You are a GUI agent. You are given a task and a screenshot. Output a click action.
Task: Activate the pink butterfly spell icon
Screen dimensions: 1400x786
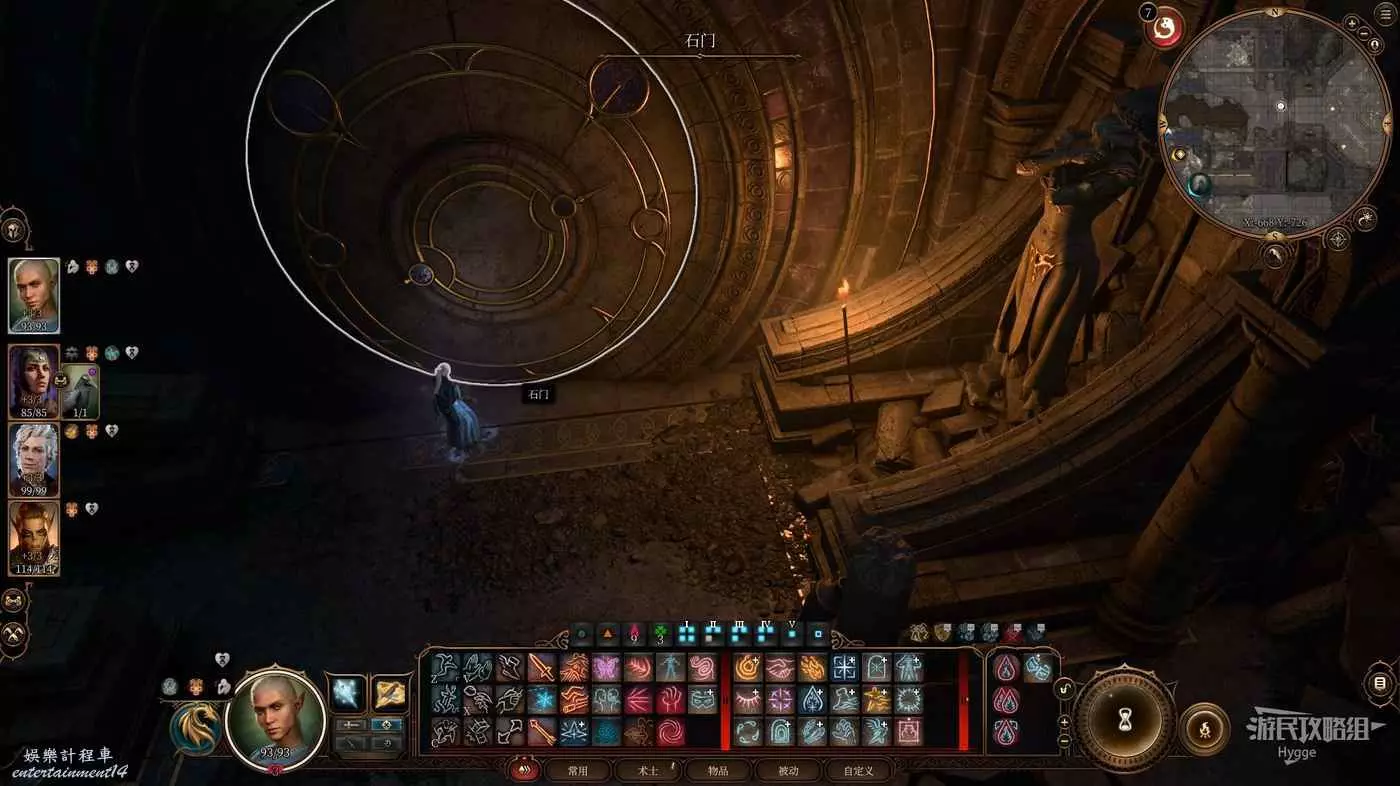pyautogui.click(x=606, y=668)
